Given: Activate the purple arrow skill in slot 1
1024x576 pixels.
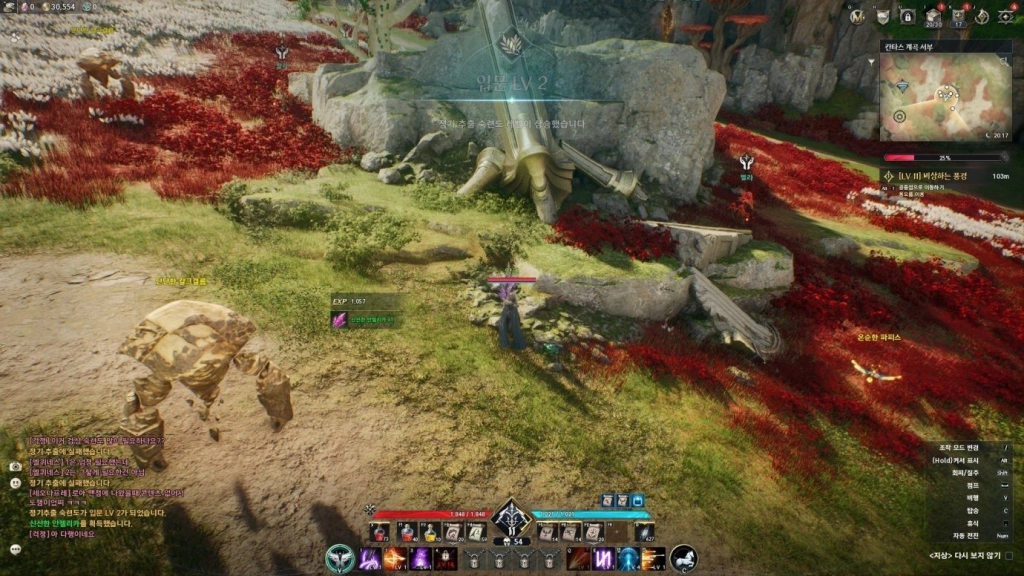Looking at the screenshot, I should click(x=370, y=559).
